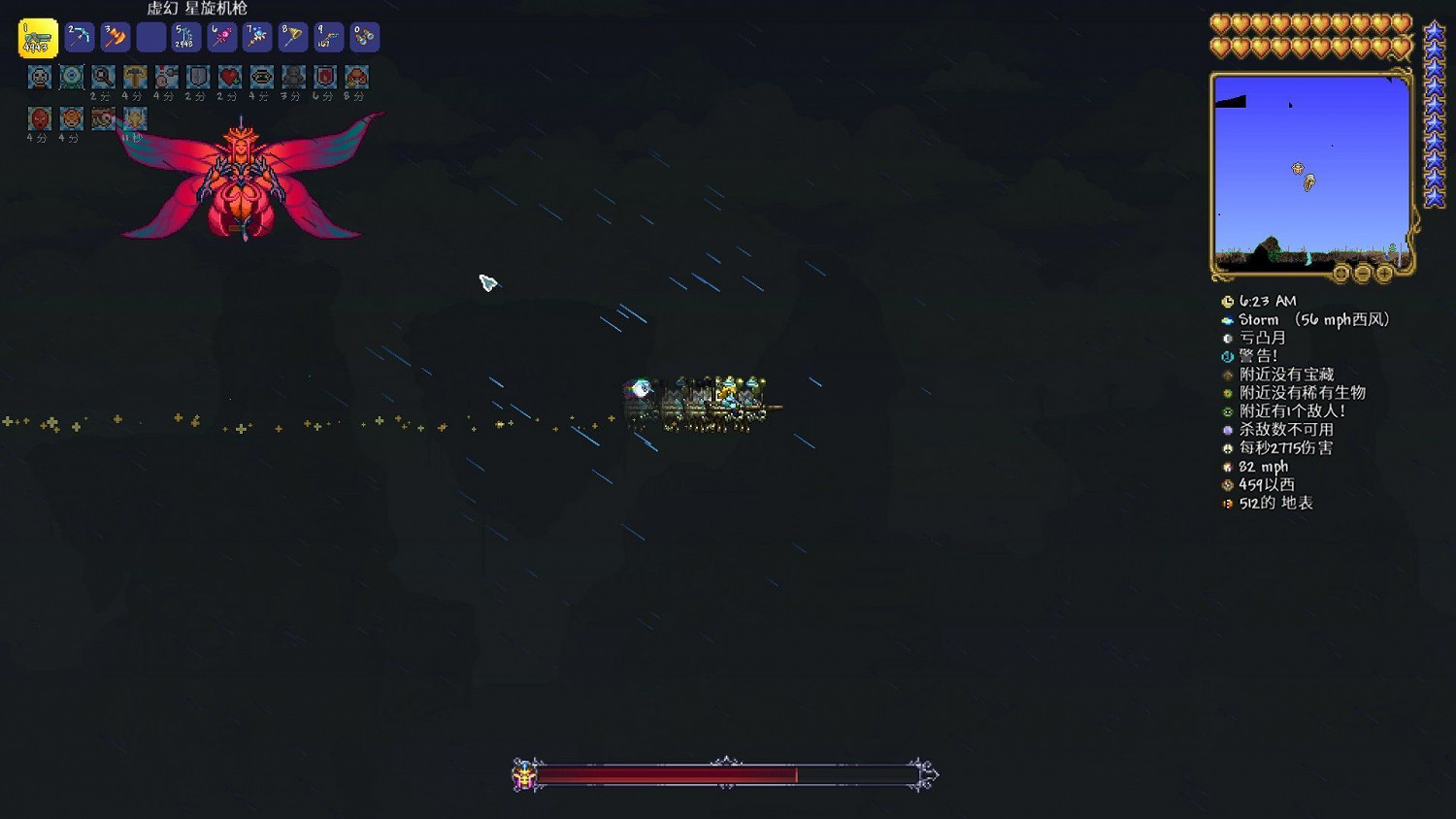Toggle the 6:23 AM clock display

[1230, 301]
